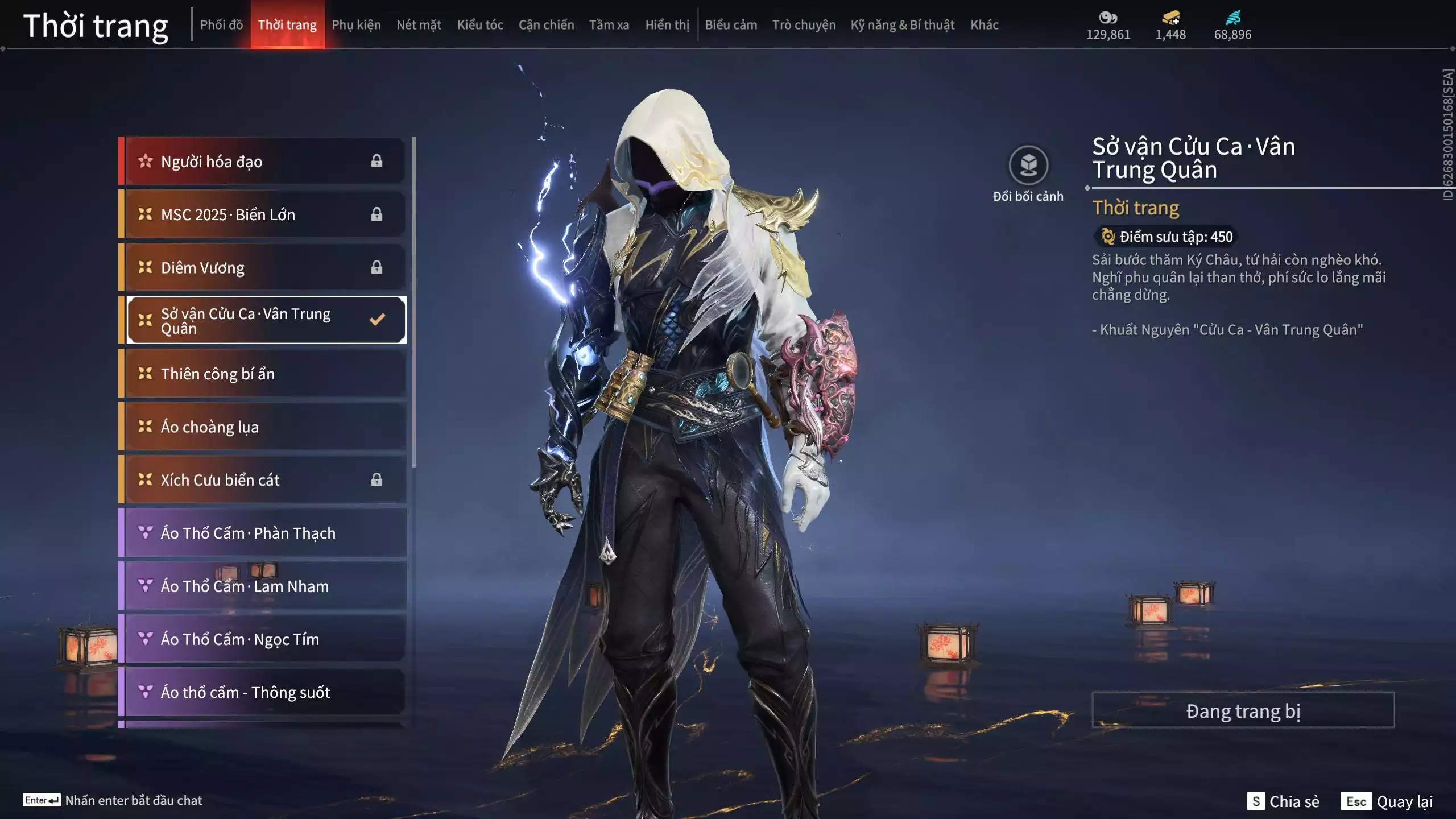Image resolution: width=1456 pixels, height=819 pixels.
Task: Select the Nét mặt tab
Action: tap(419, 25)
